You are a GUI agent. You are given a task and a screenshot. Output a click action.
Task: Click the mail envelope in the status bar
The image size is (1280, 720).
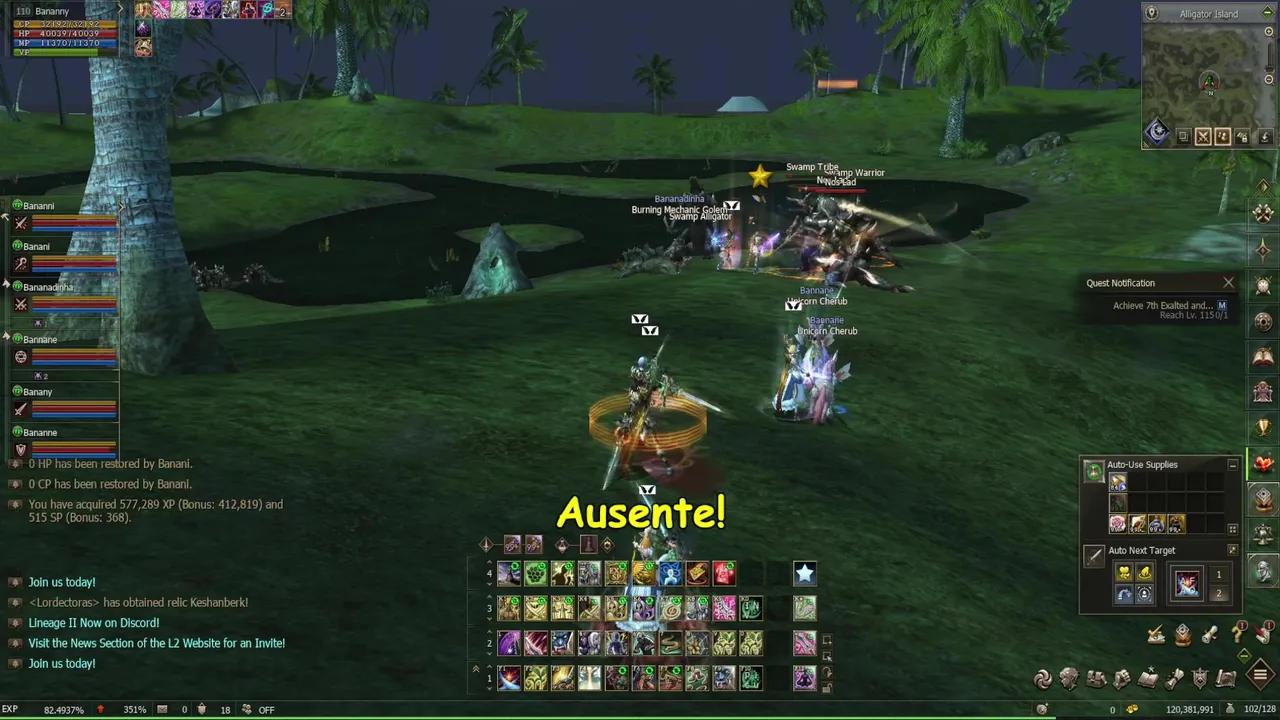point(163,710)
